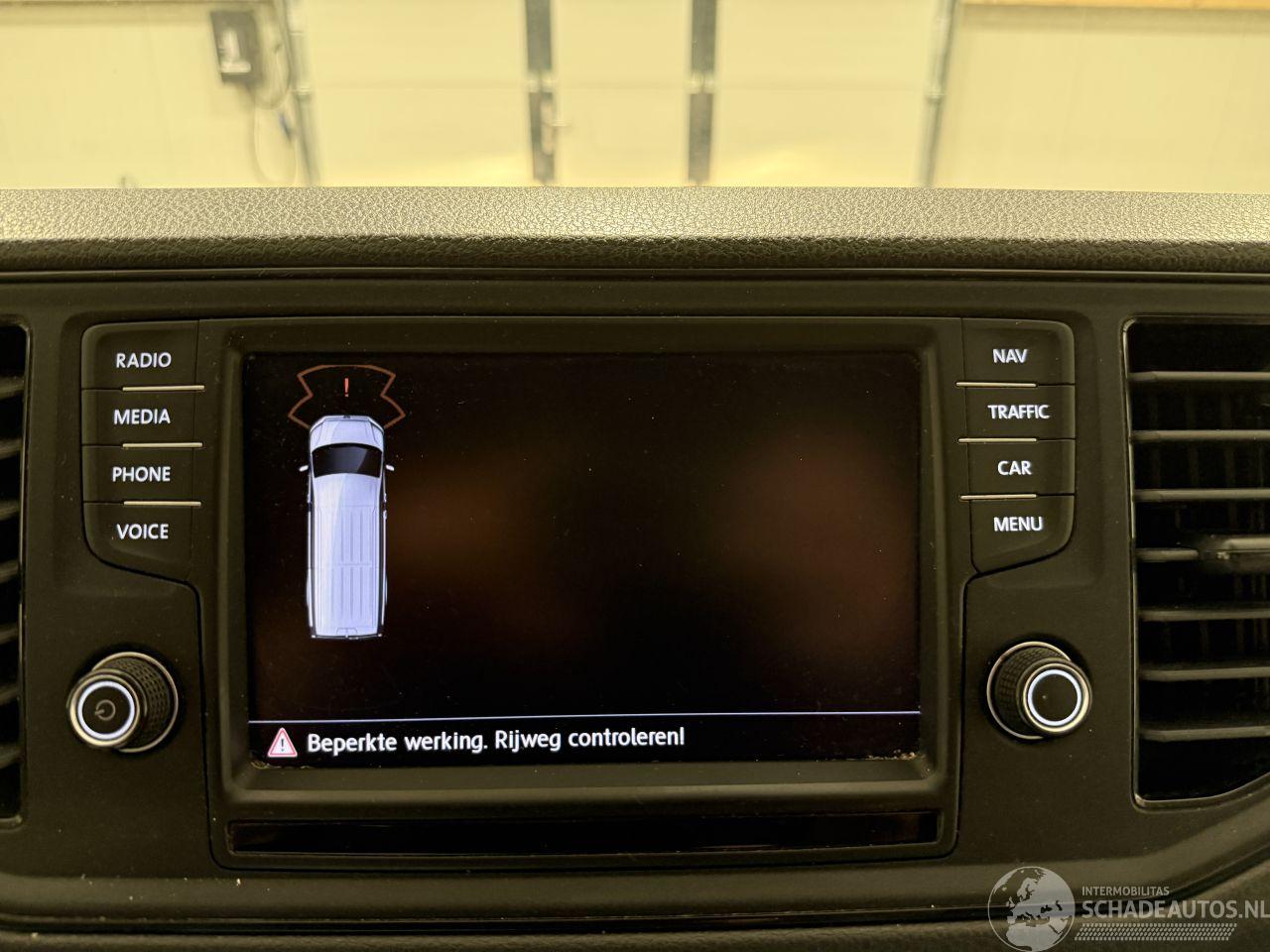Open the main MENU
The image size is (1270, 952).
click(x=1017, y=524)
